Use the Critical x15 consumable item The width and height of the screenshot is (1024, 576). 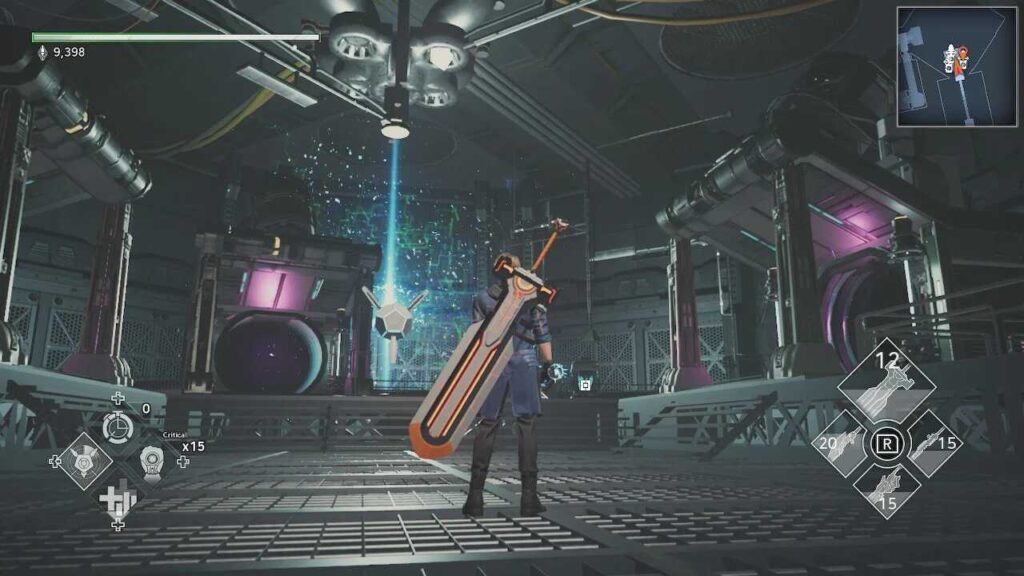(x=153, y=461)
